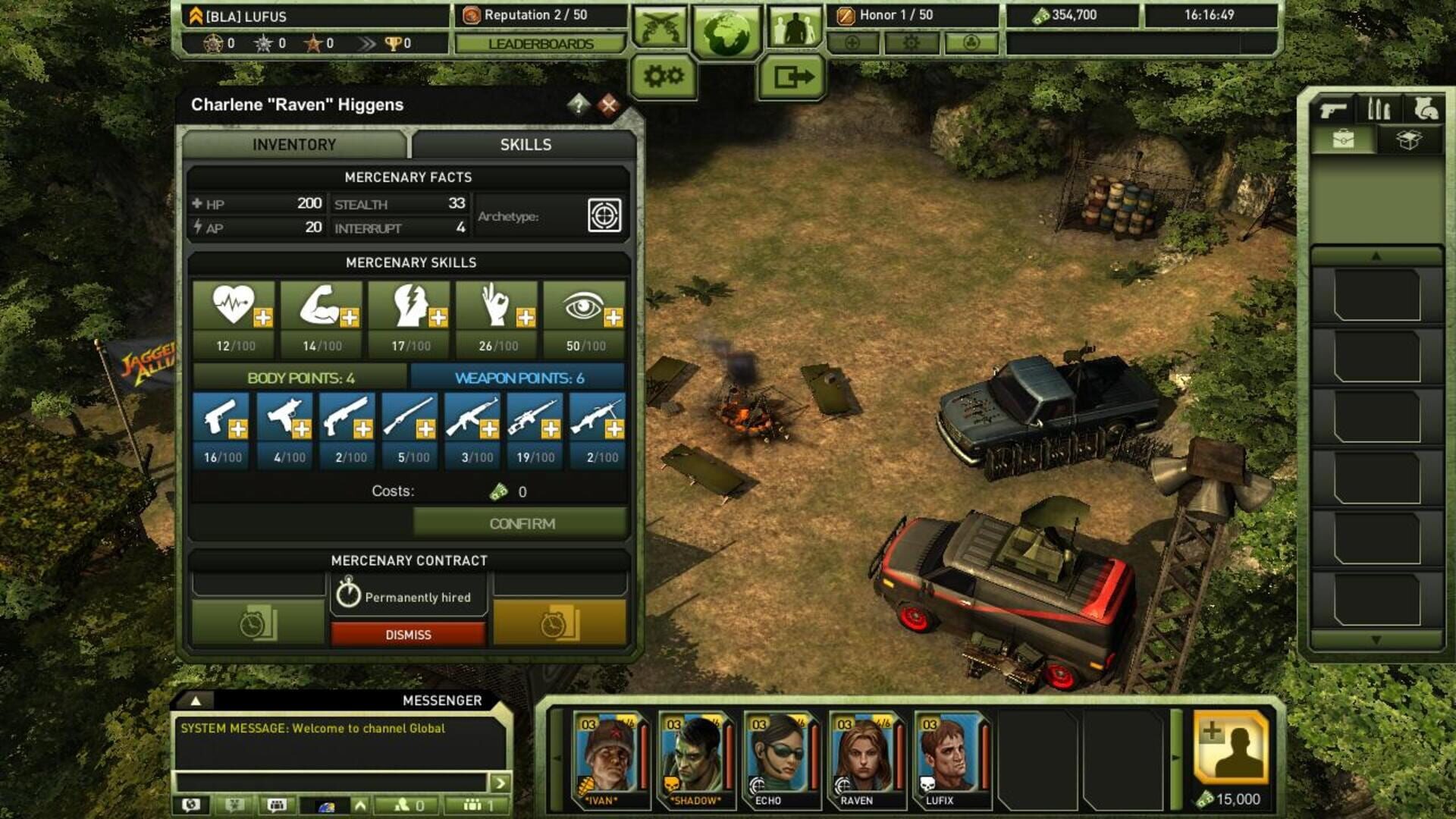The height and width of the screenshot is (819, 1456).
Task: Select Echo's portrait in the squad bar
Action: 780,757
